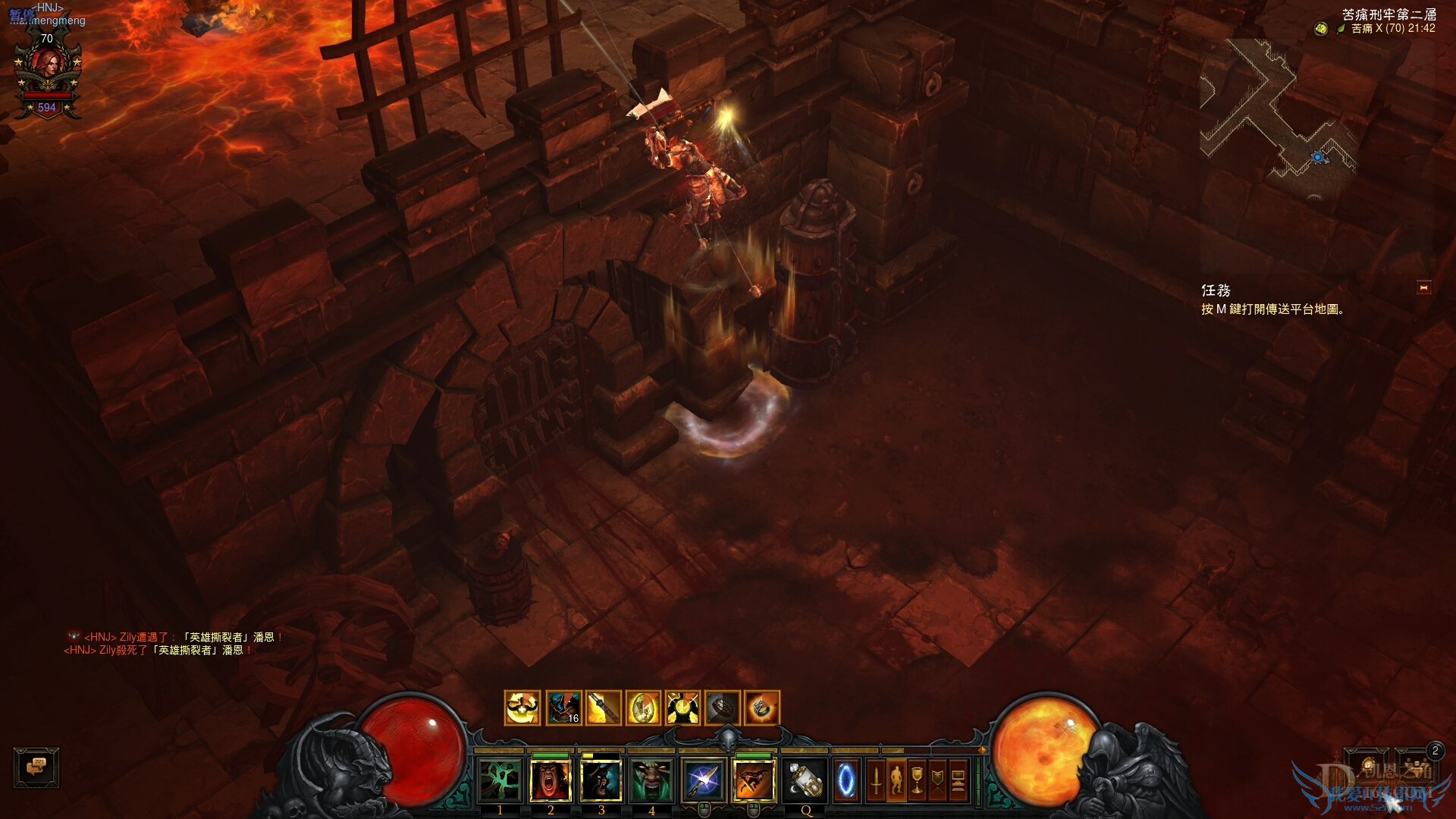Open the blue town portal

(x=846, y=780)
